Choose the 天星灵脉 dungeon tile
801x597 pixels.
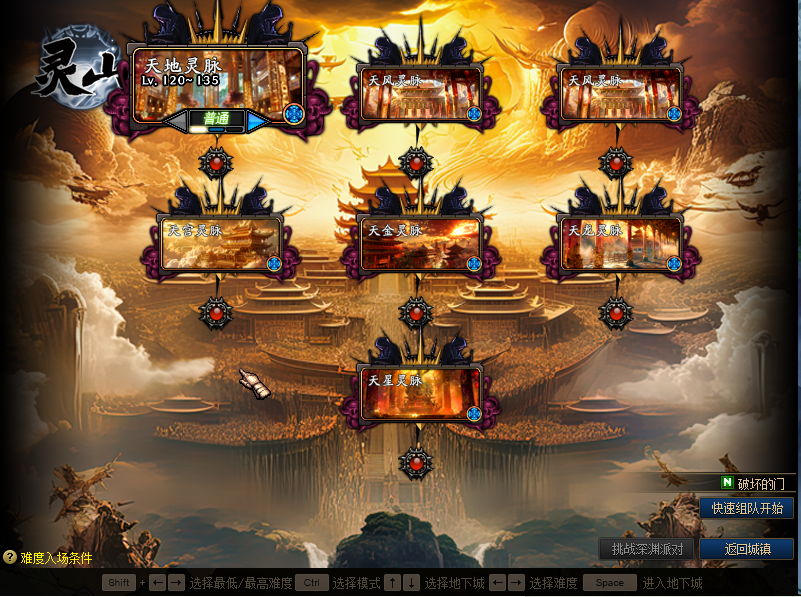point(420,394)
